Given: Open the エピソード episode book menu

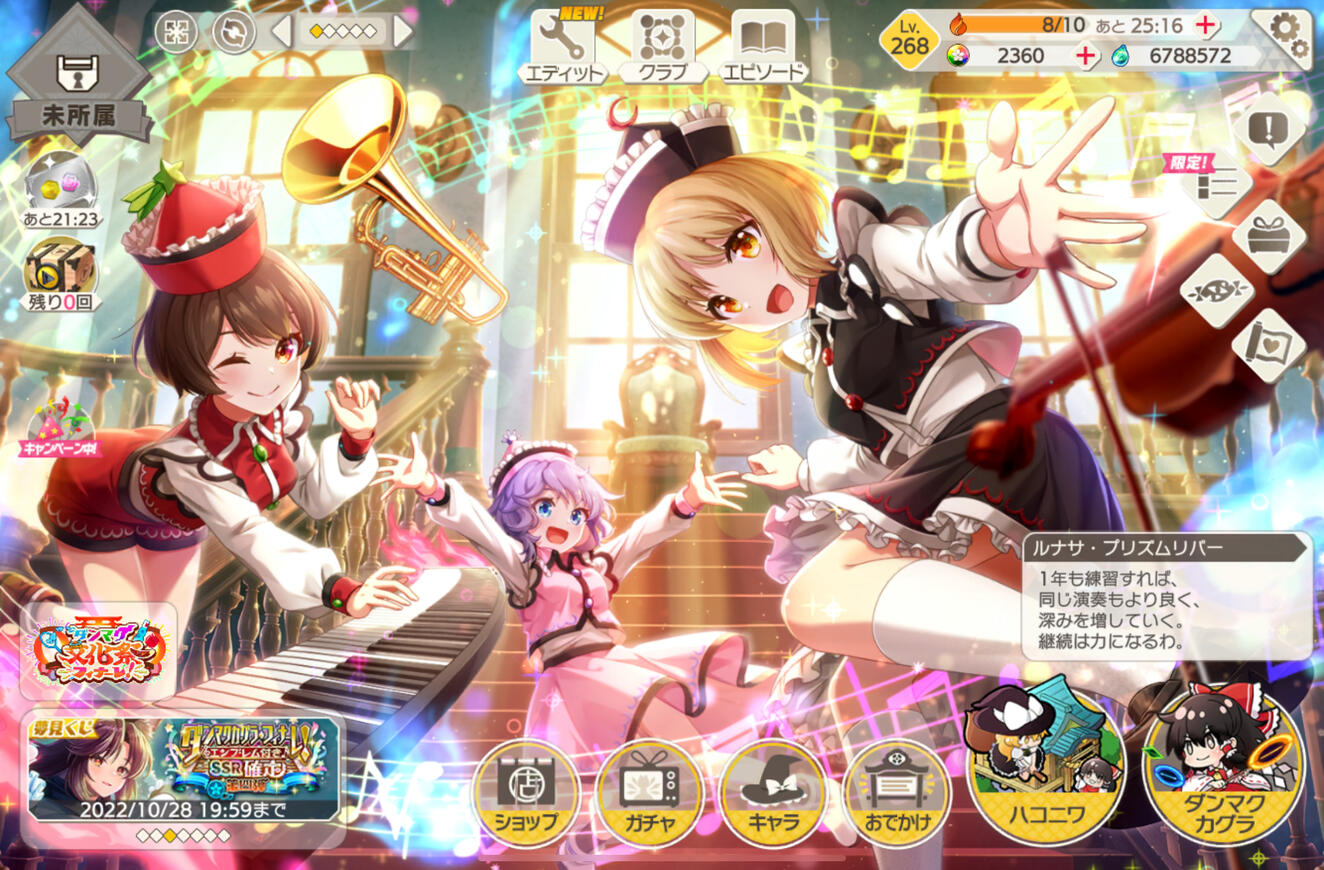Looking at the screenshot, I should pos(764,40).
